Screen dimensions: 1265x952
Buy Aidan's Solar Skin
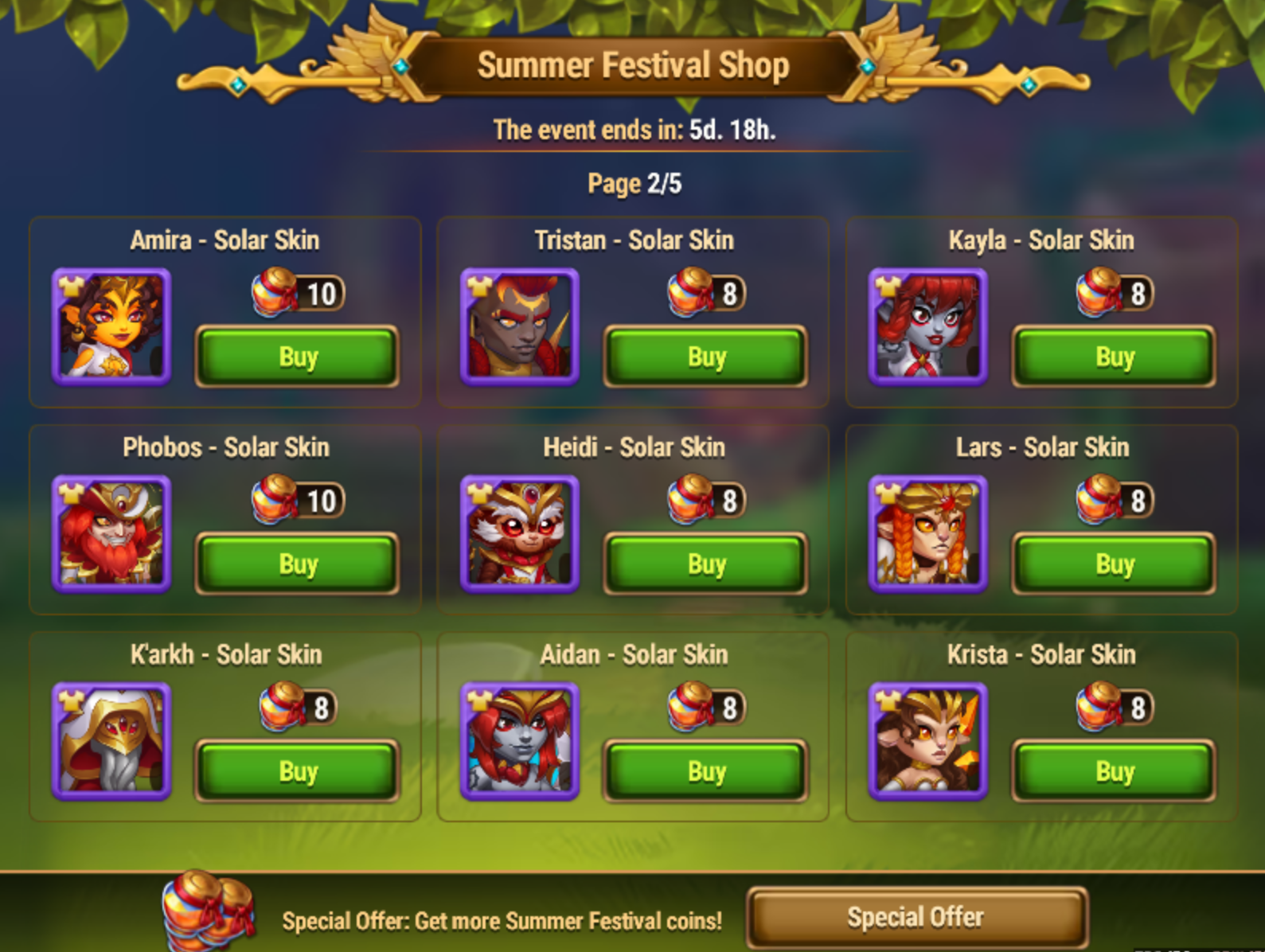705,771
